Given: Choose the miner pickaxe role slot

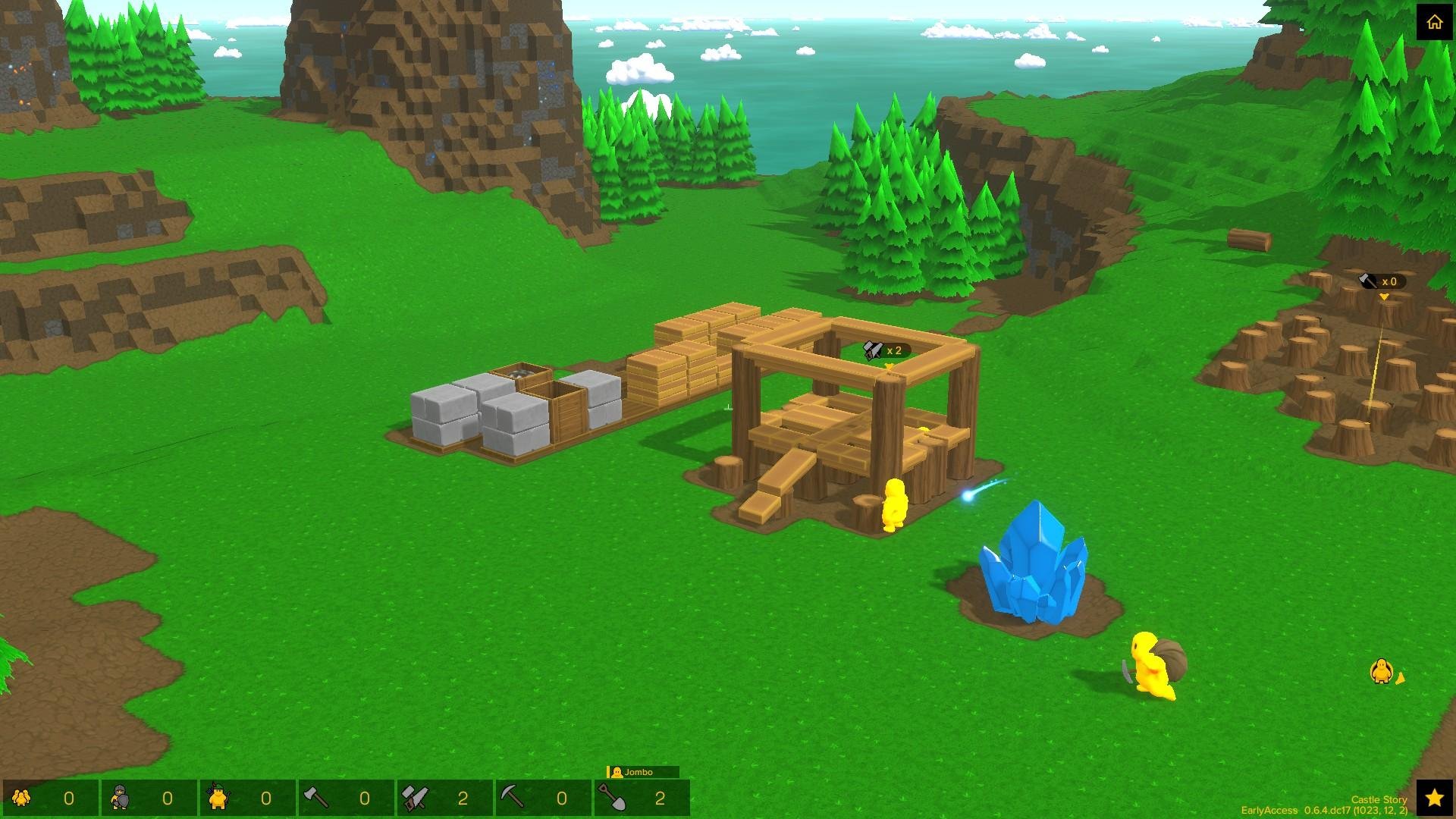Looking at the screenshot, I should click(x=543, y=798).
